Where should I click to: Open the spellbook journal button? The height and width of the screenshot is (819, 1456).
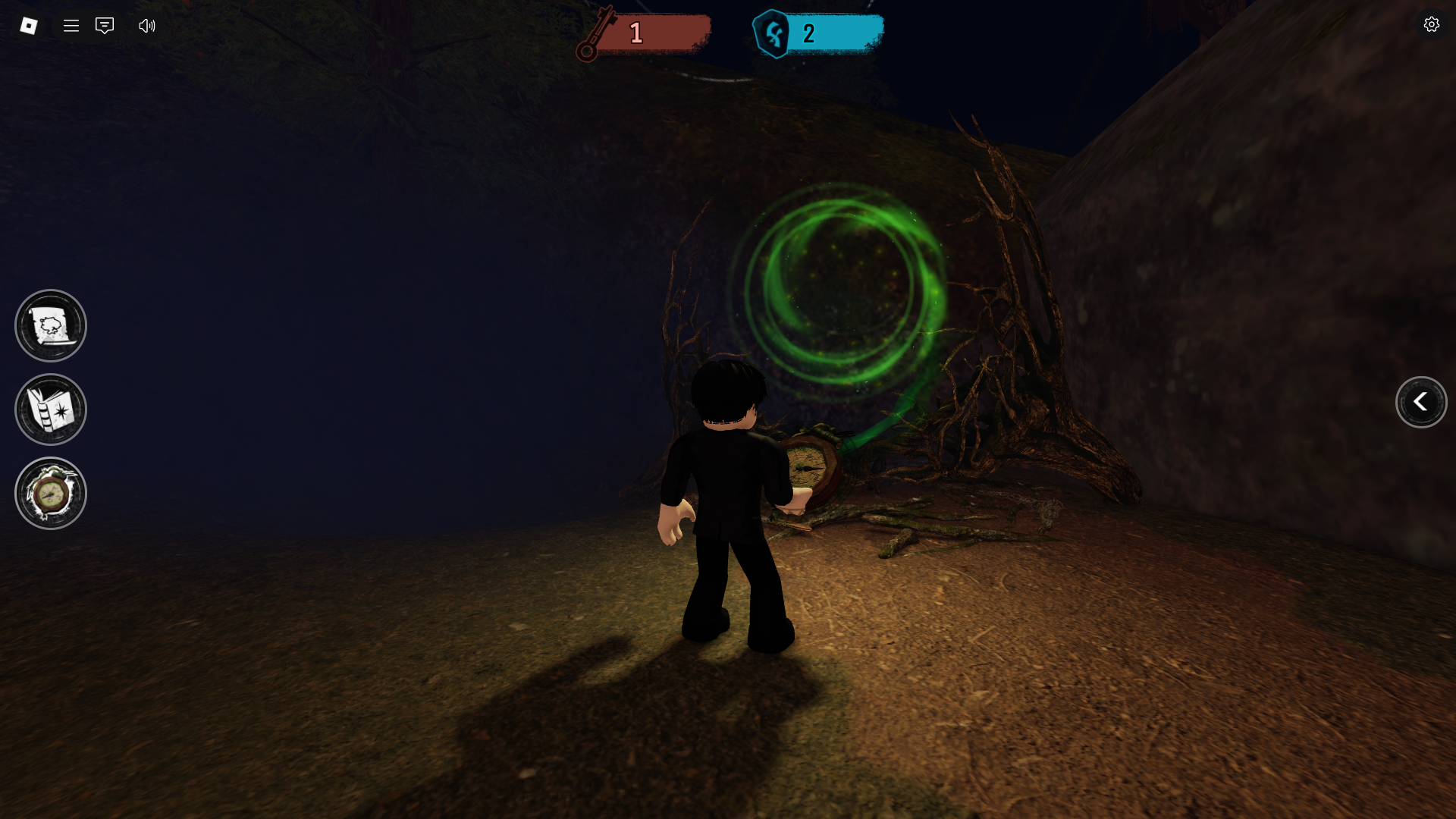[x=51, y=409]
